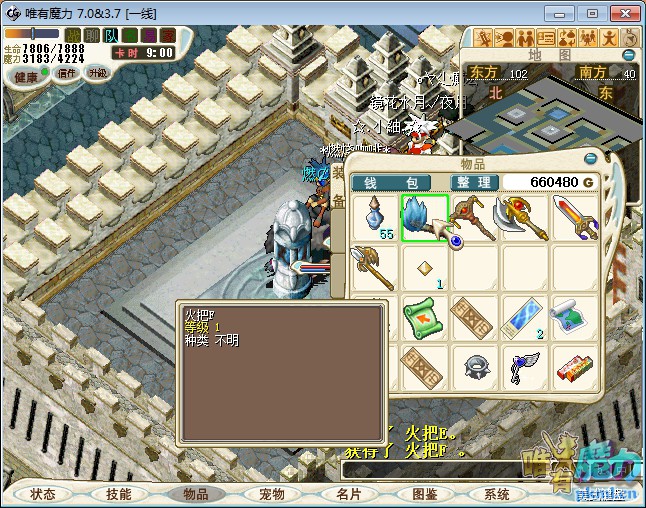Open the 系统 system menu

click(497, 494)
